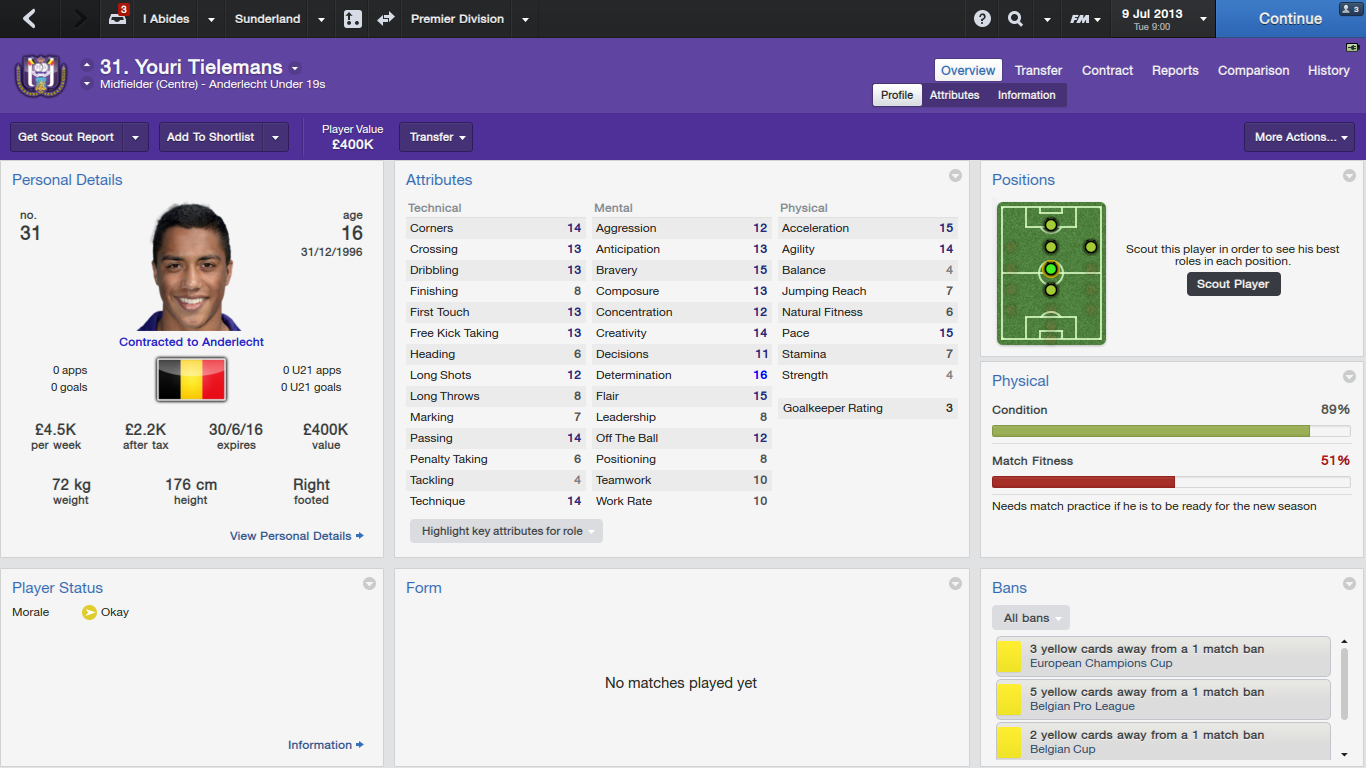Switch to the Transfer tab
This screenshot has height=768, width=1366.
coord(1038,70)
